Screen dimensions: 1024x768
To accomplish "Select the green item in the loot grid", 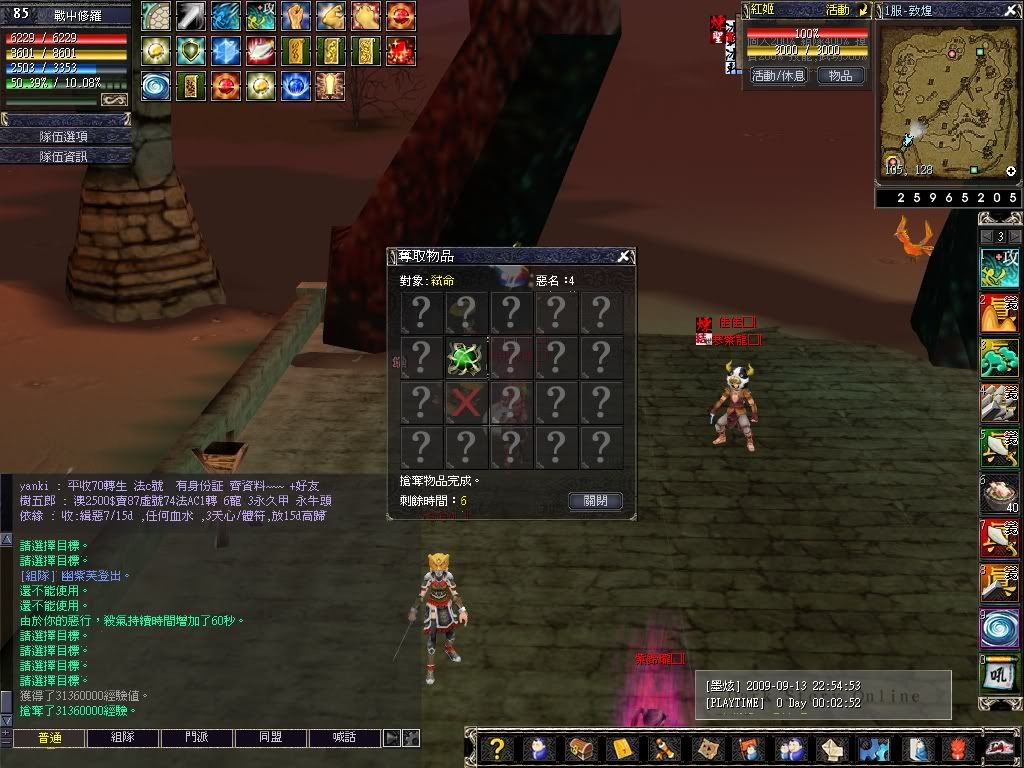I will (x=466, y=358).
